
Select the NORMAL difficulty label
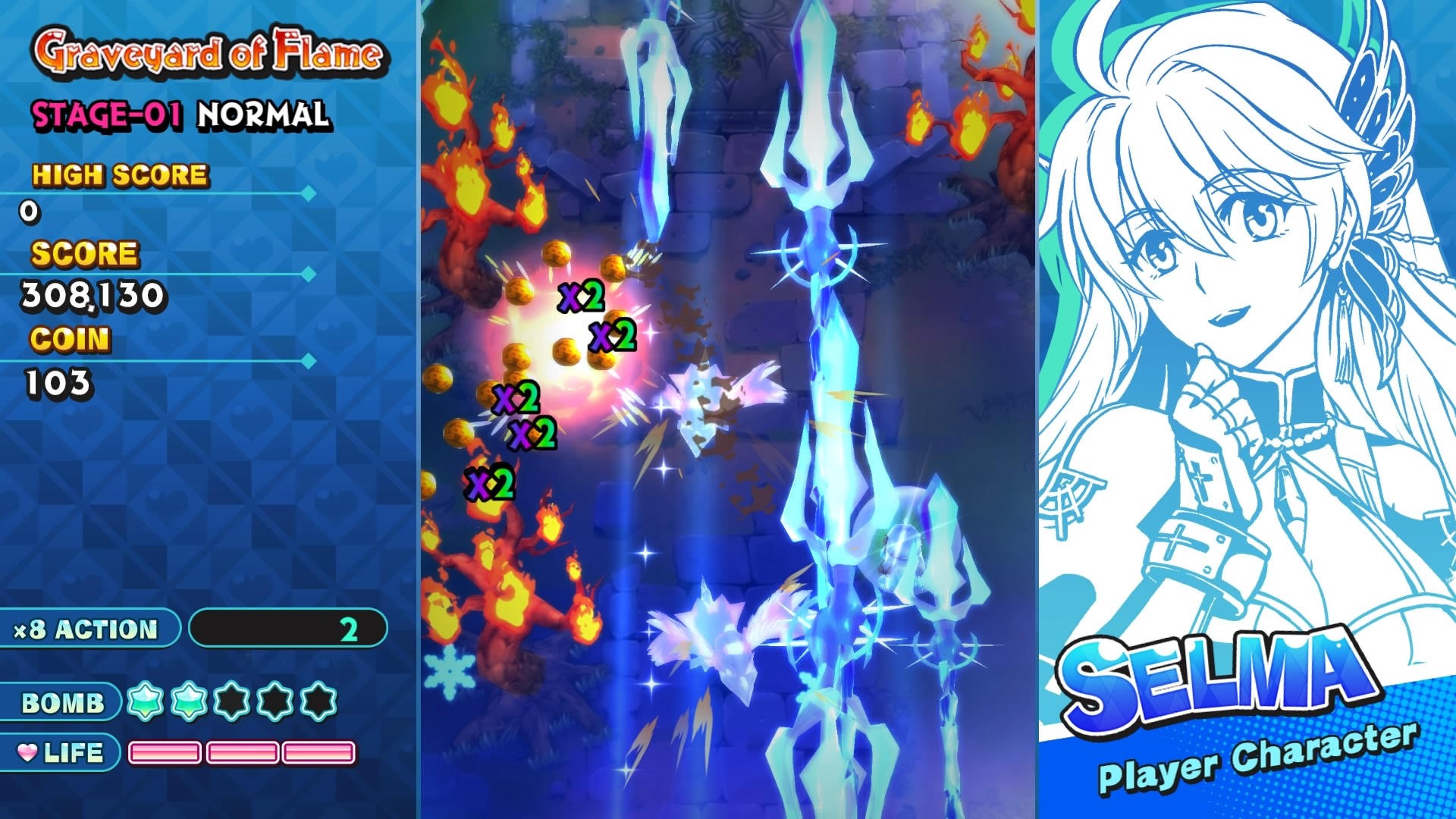coord(263,115)
